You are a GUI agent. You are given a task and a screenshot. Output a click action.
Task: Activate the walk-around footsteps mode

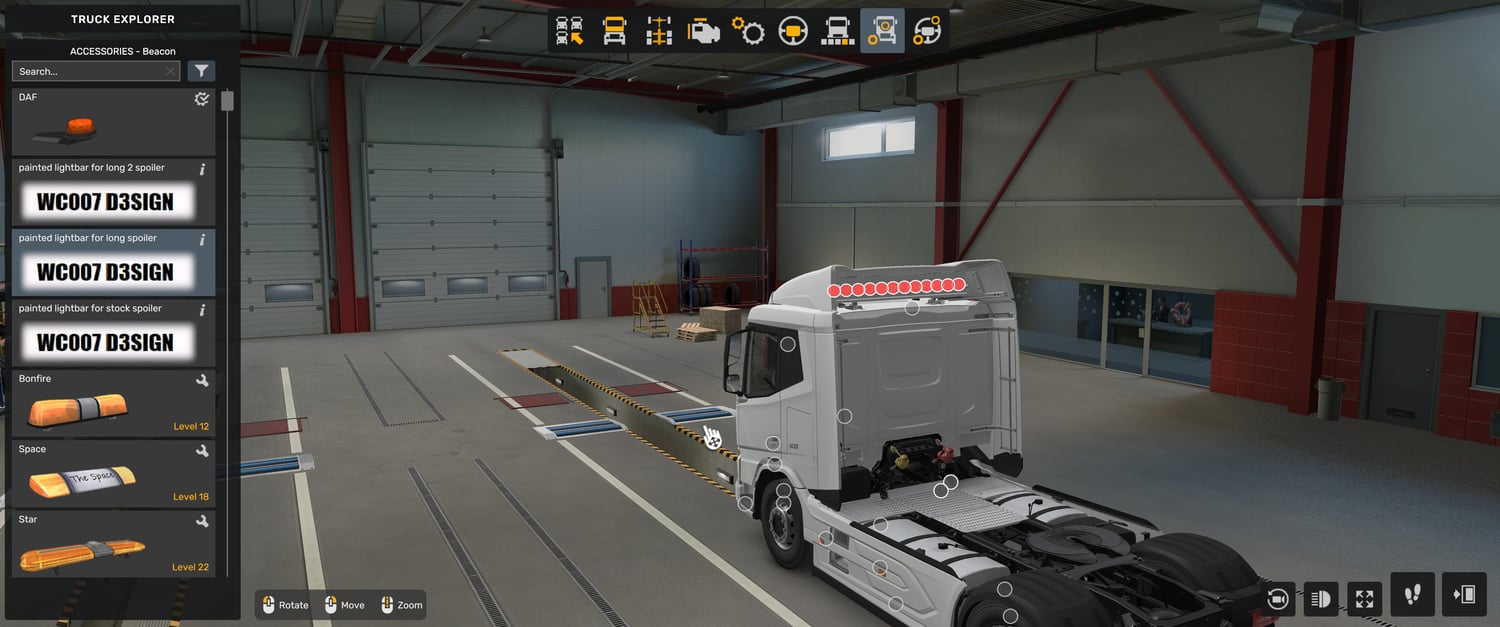click(x=1412, y=595)
